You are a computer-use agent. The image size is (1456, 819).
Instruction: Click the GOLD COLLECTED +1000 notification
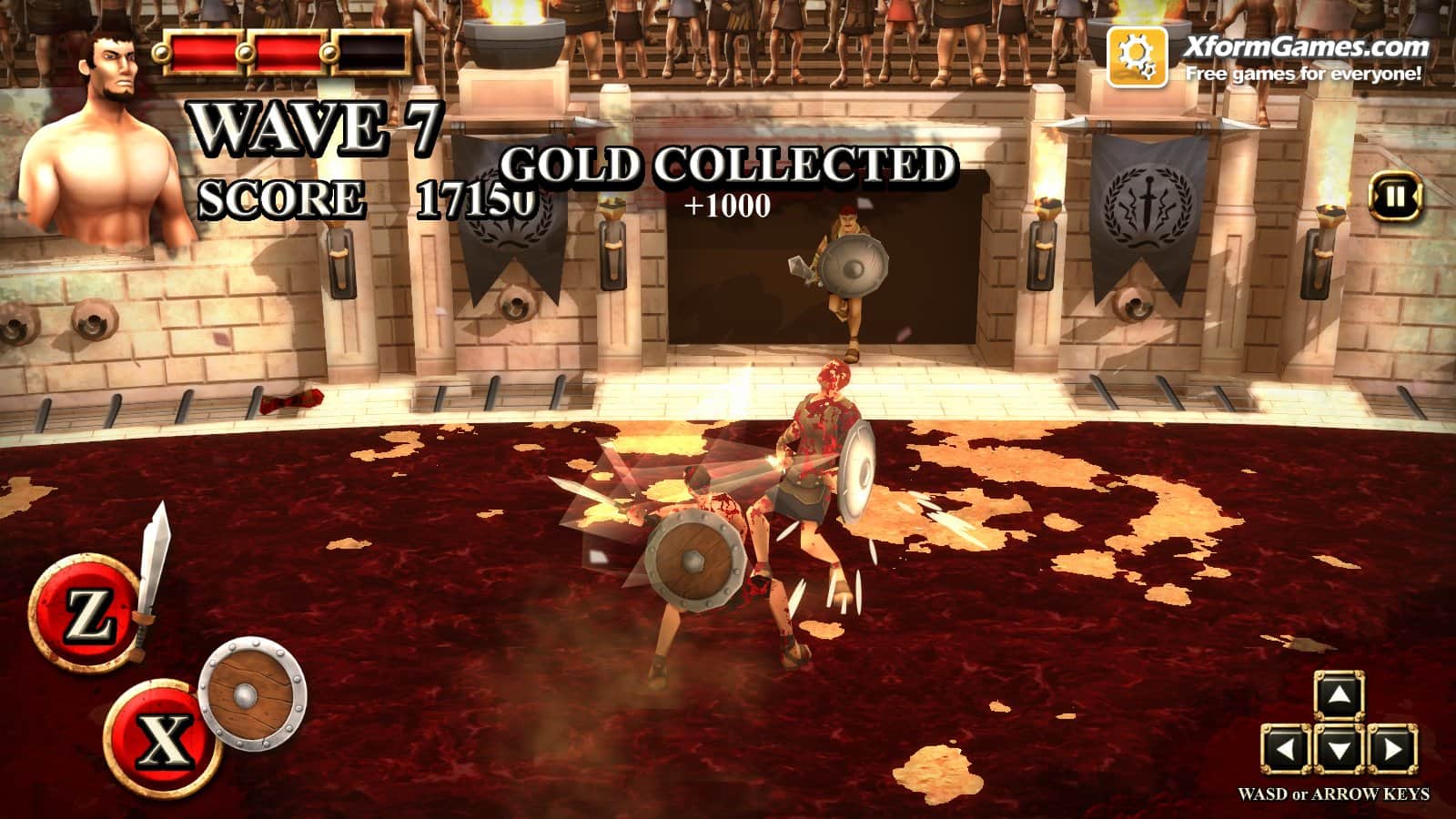[728, 182]
